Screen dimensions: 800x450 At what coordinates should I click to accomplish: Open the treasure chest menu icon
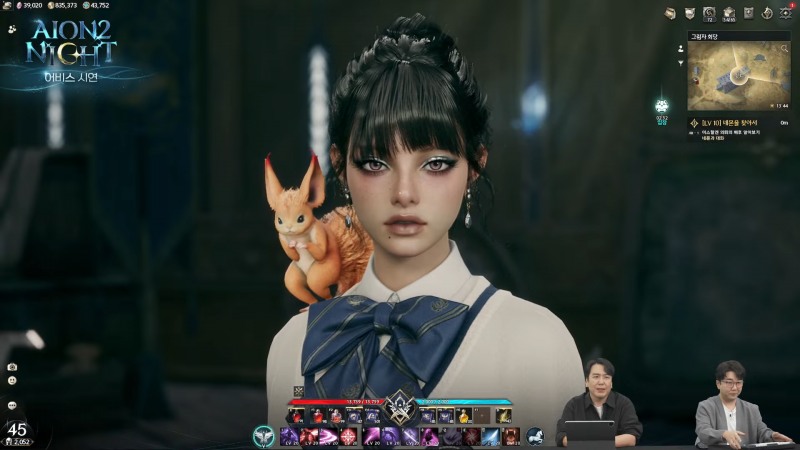pos(670,13)
